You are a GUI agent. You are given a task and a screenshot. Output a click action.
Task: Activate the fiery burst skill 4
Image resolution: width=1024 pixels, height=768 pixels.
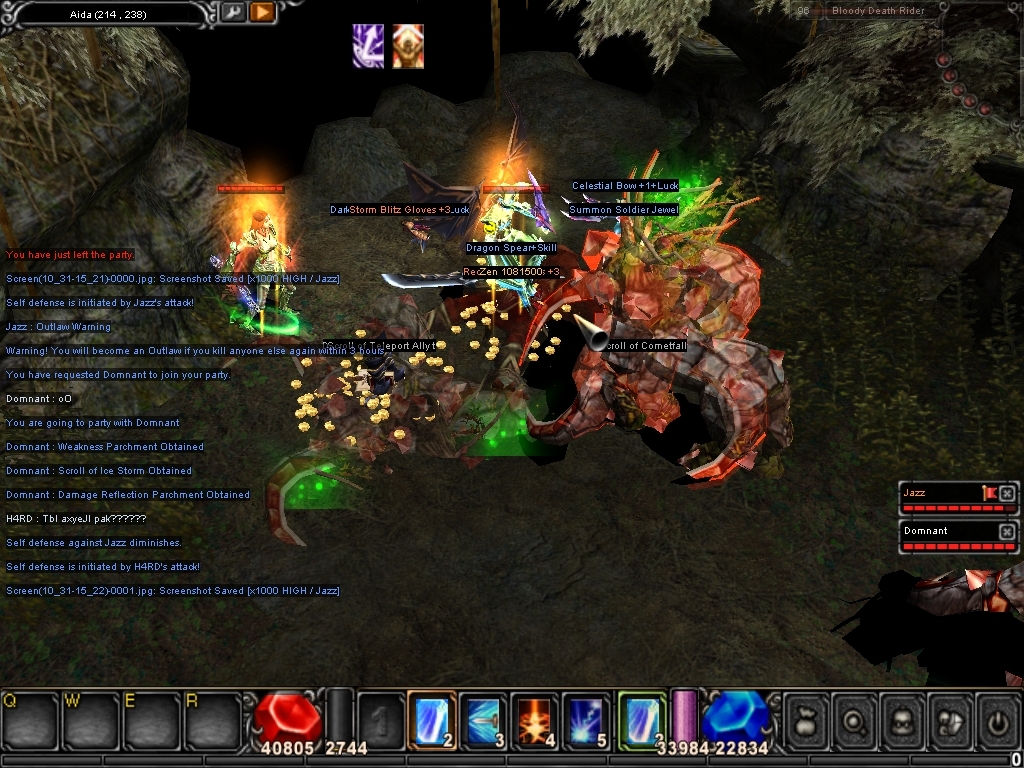pyautogui.click(x=534, y=719)
